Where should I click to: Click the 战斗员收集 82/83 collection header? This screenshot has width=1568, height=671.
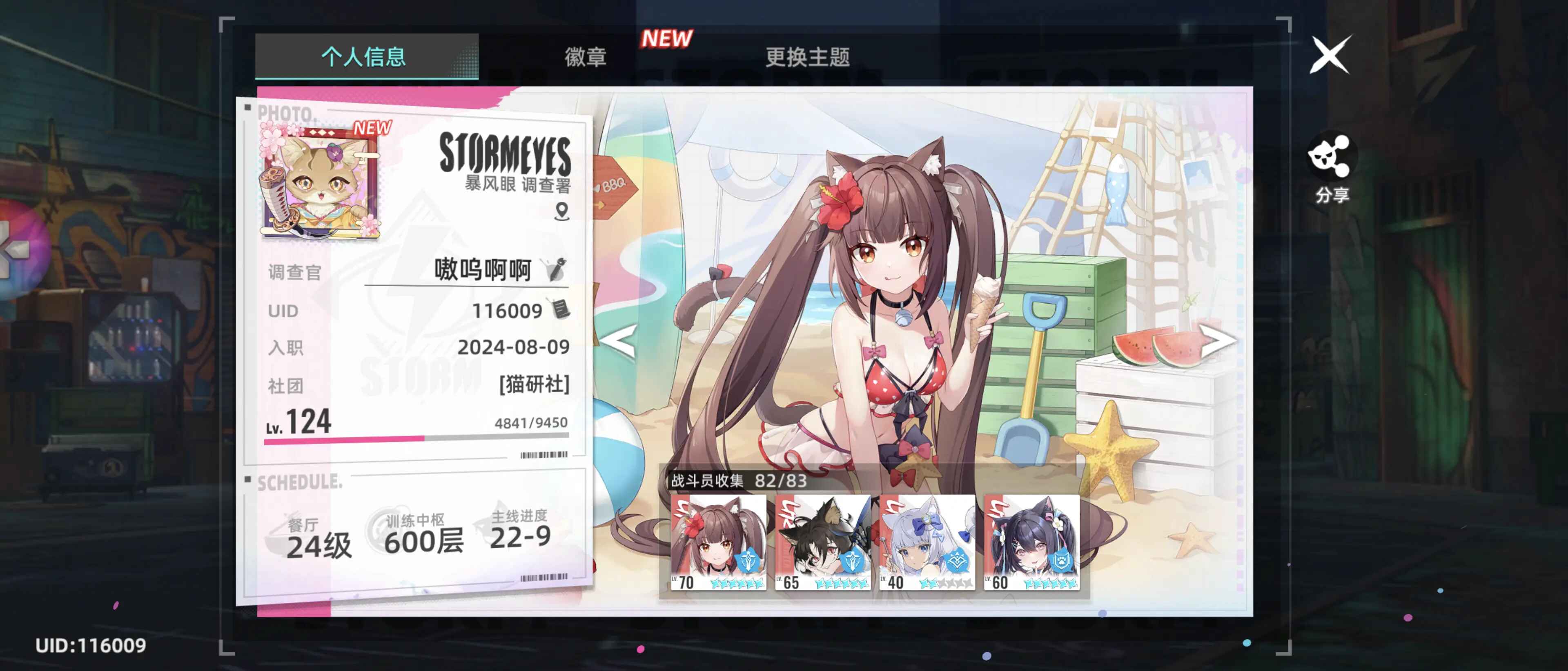(x=739, y=482)
